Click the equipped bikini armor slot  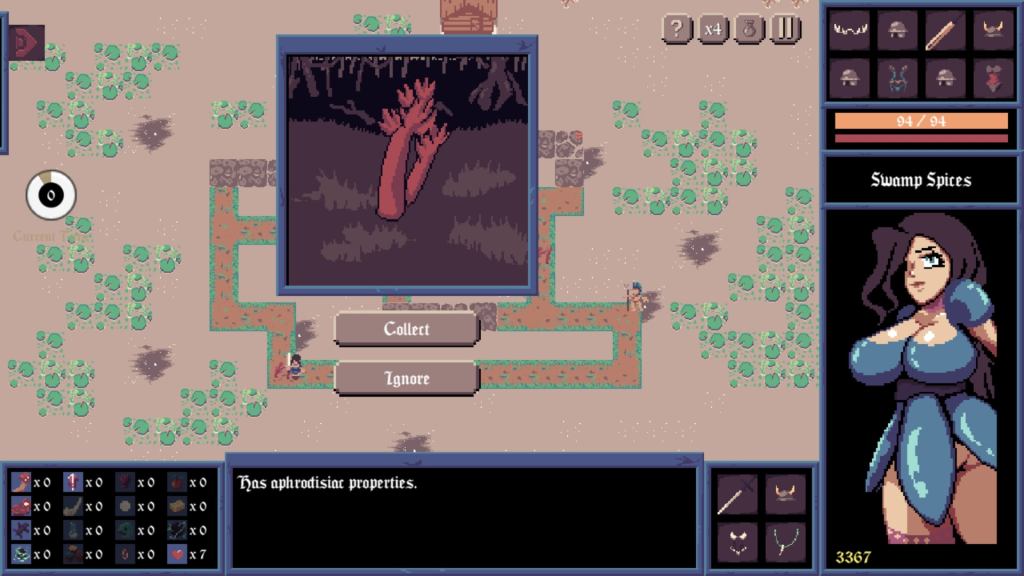click(737, 542)
